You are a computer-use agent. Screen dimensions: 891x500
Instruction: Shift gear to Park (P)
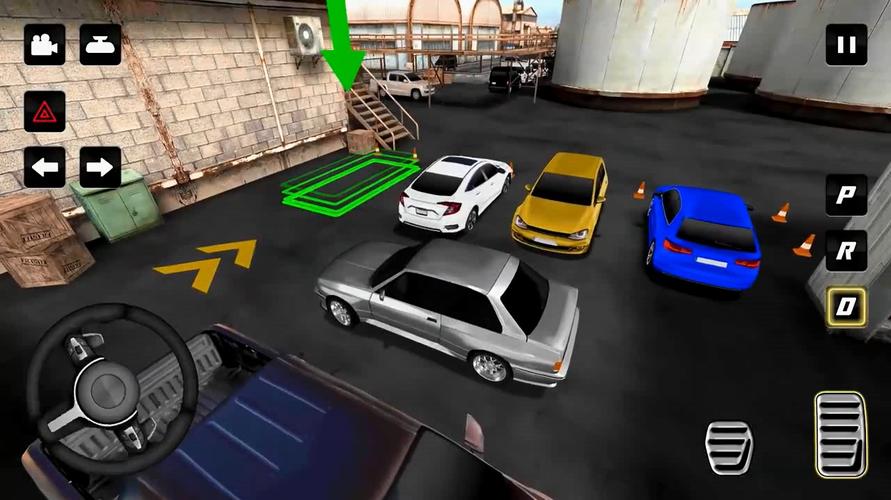pos(846,195)
